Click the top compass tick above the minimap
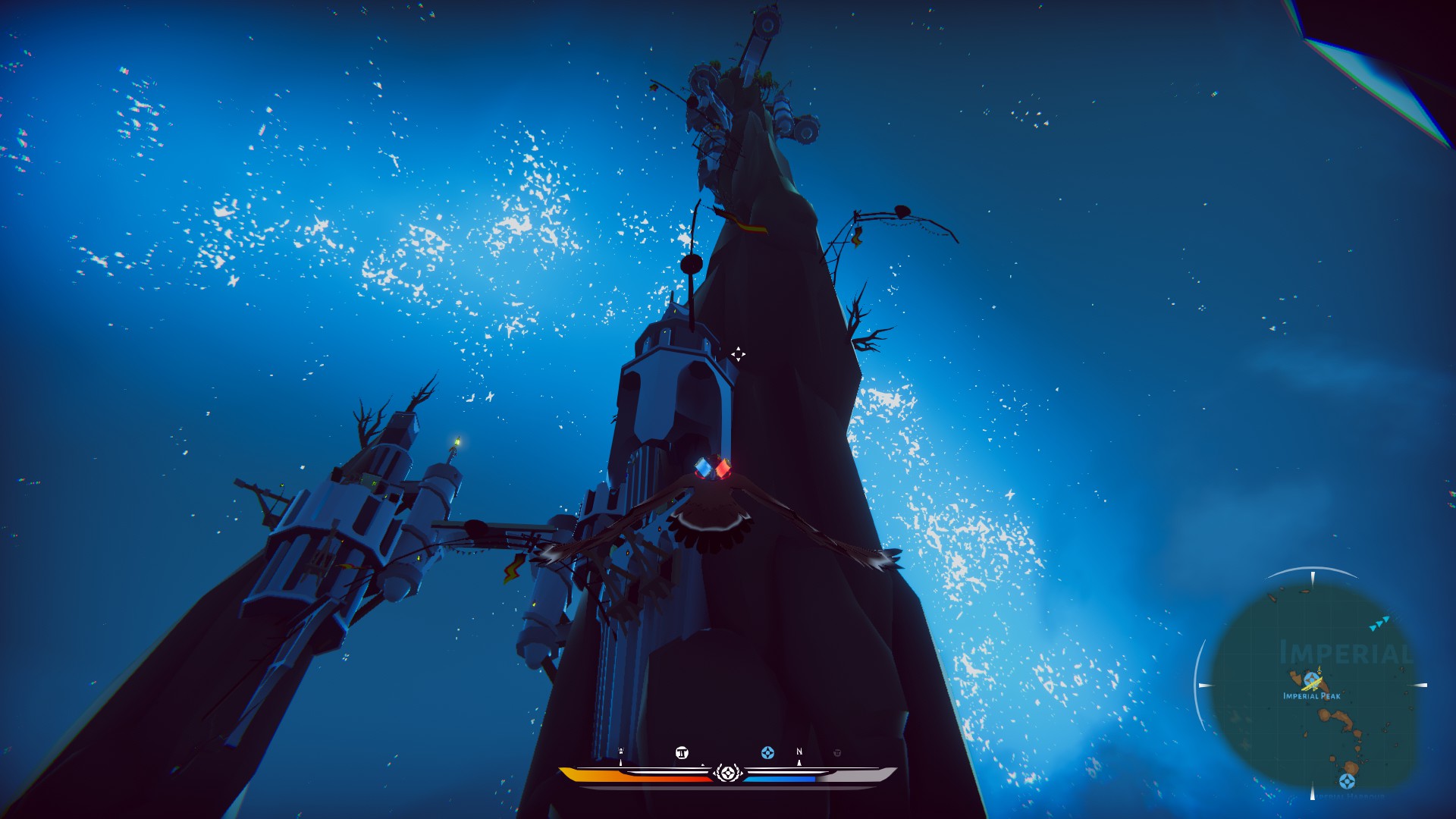 (x=1313, y=578)
